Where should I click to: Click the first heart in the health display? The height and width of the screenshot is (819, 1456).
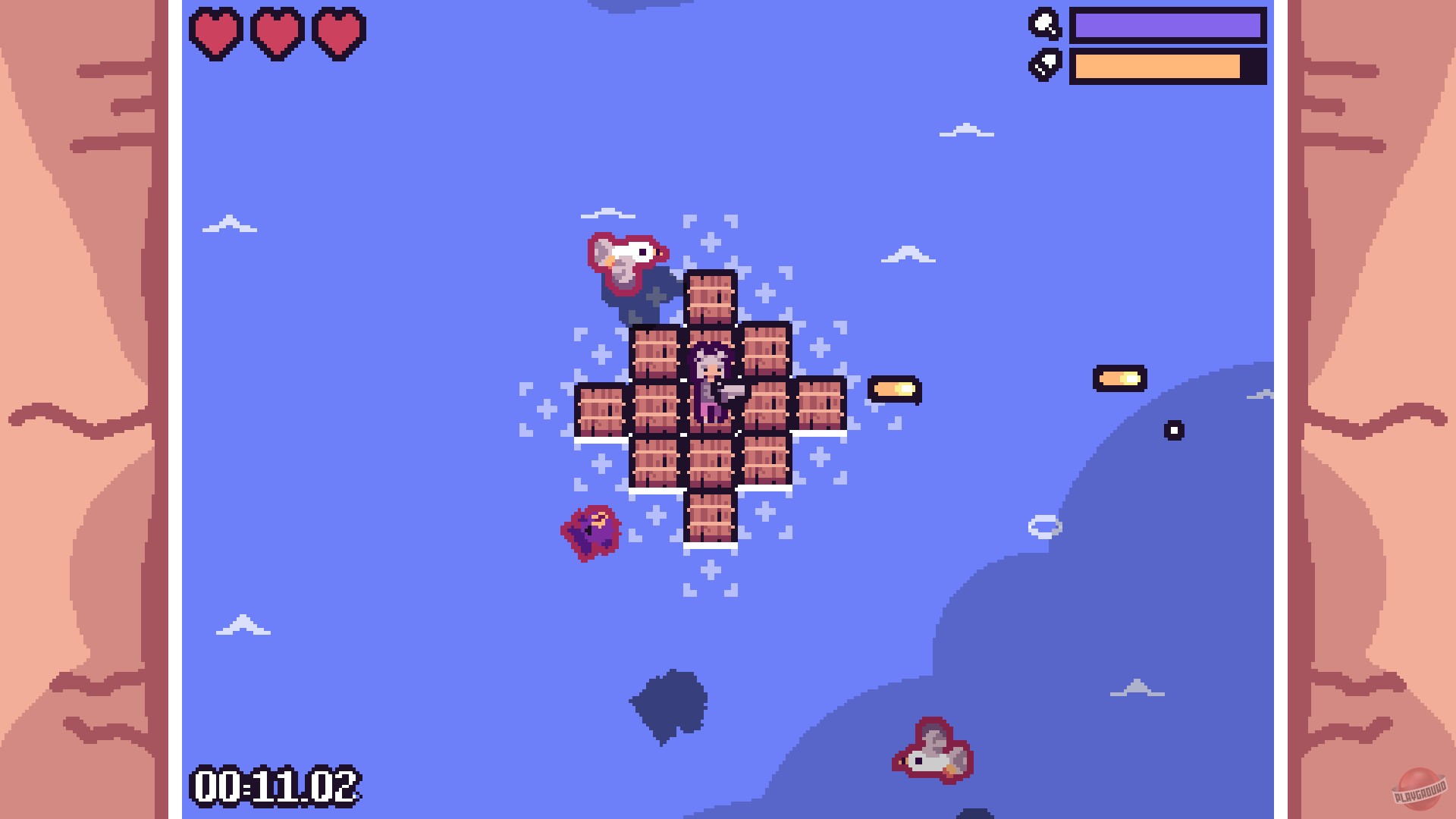[216, 32]
